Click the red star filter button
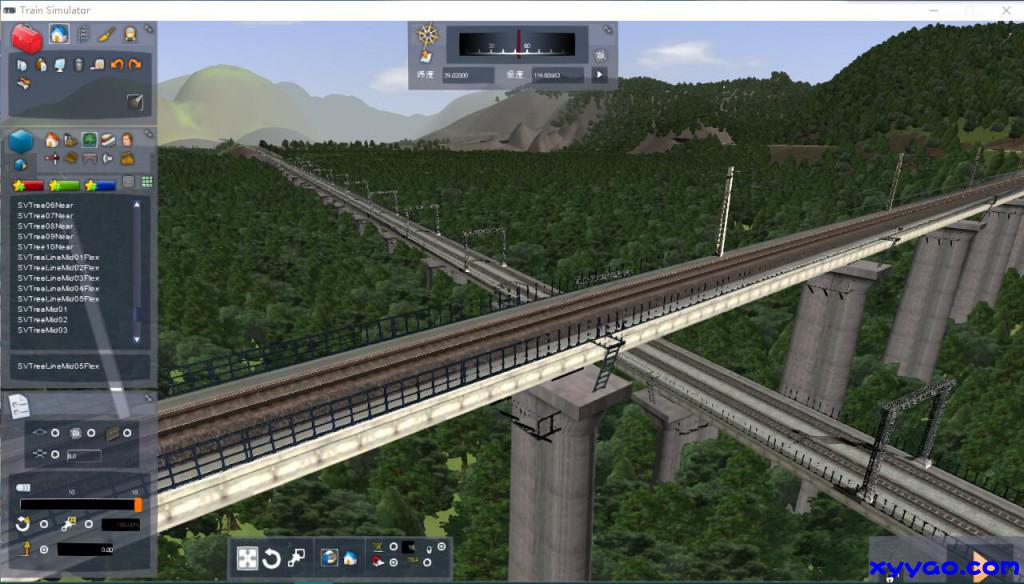Image resolution: width=1024 pixels, height=584 pixels. coord(27,185)
